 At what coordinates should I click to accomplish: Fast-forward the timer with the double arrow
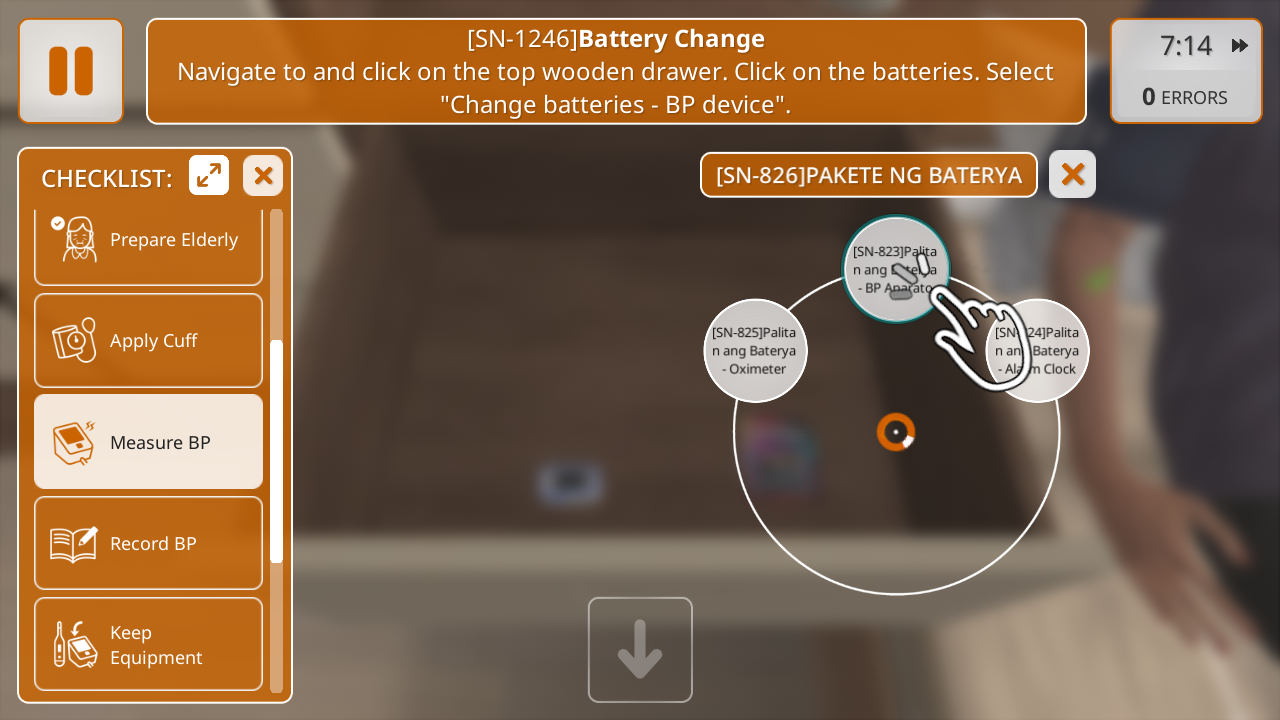pyautogui.click(x=1240, y=45)
